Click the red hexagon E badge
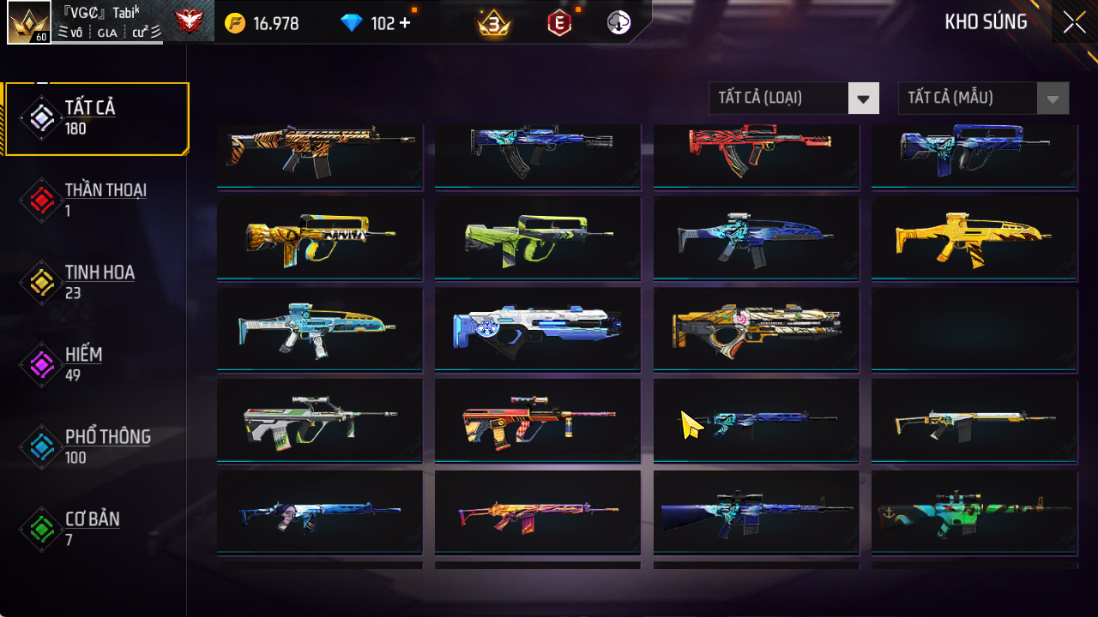 click(559, 23)
